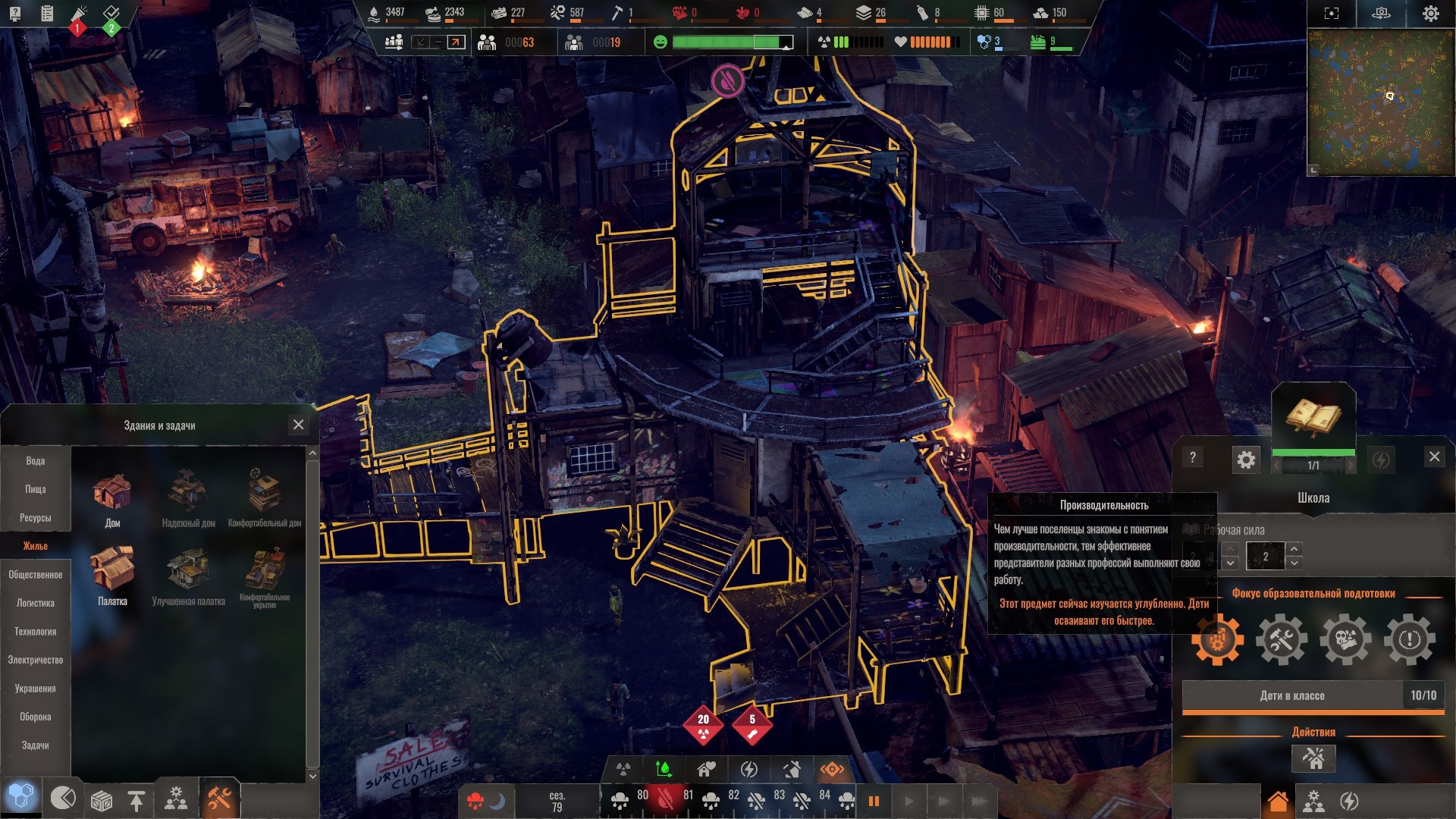Click the minimap to move the camera
The image size is (1456, 819).
point(1380,102)
